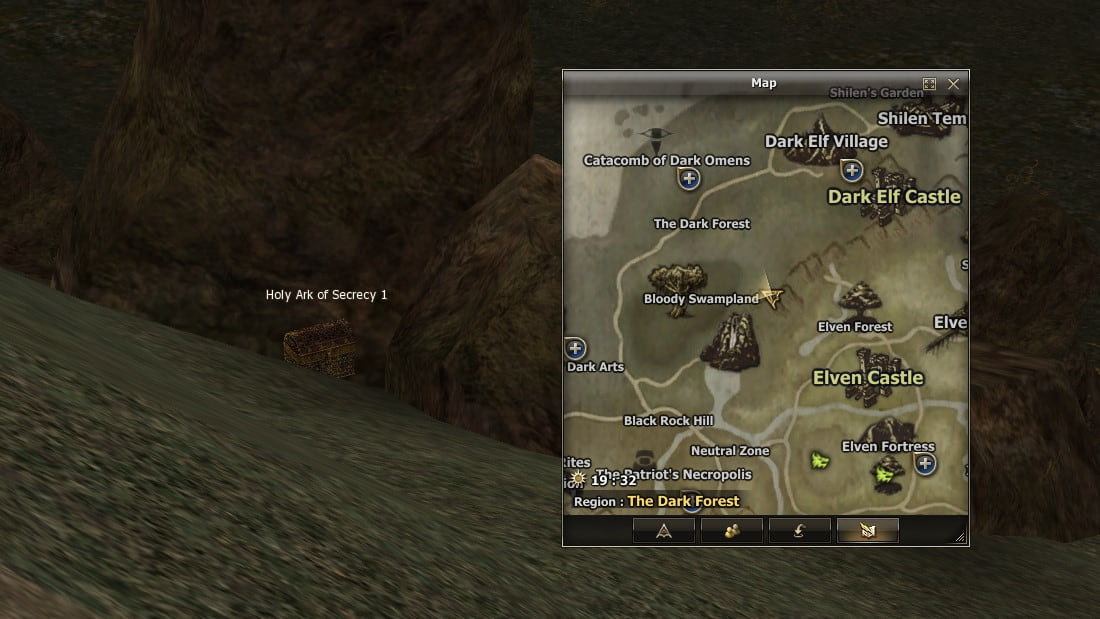Maximize the Map window
The height and width of the screenshot is (619, 1100).
[929, 84]
